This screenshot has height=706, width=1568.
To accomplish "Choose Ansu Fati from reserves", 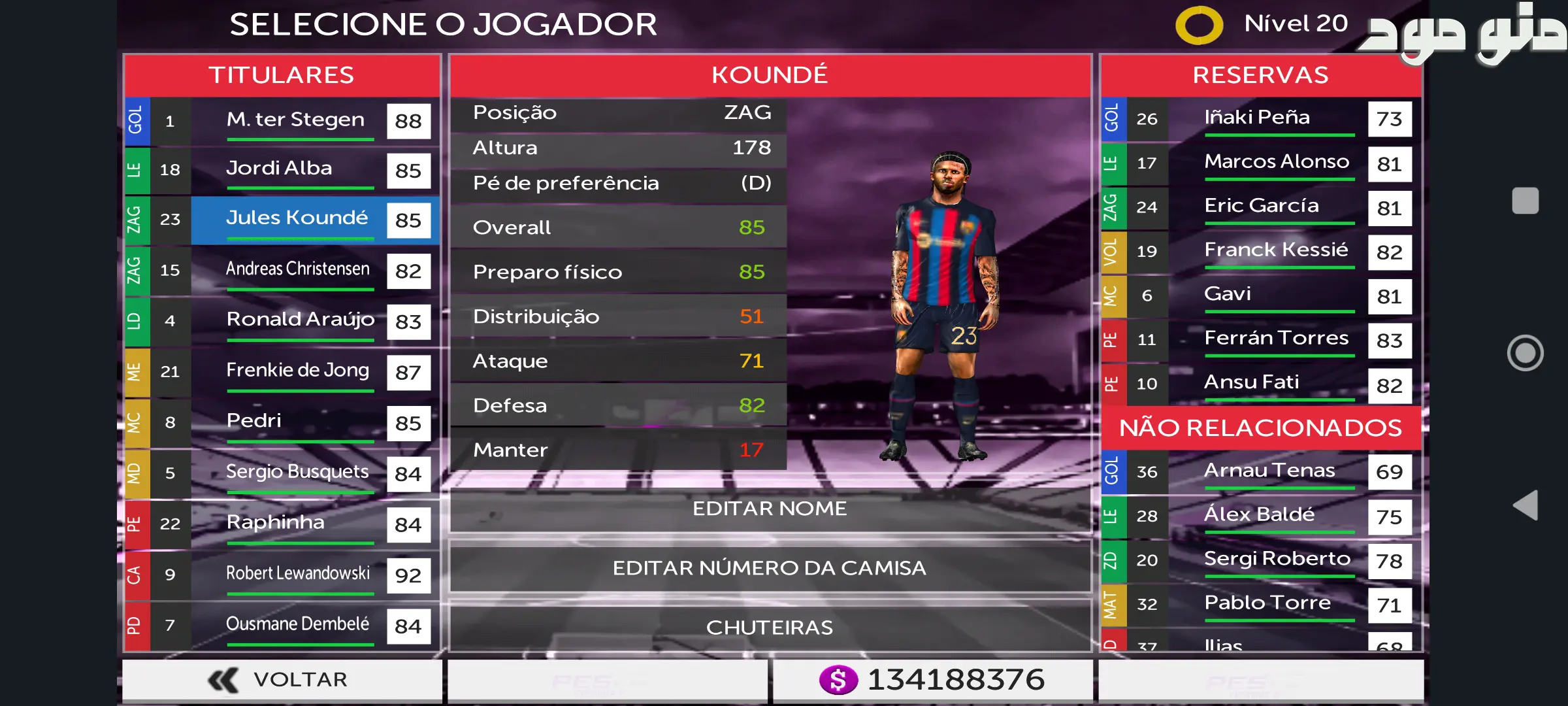I will [1261, 384].
